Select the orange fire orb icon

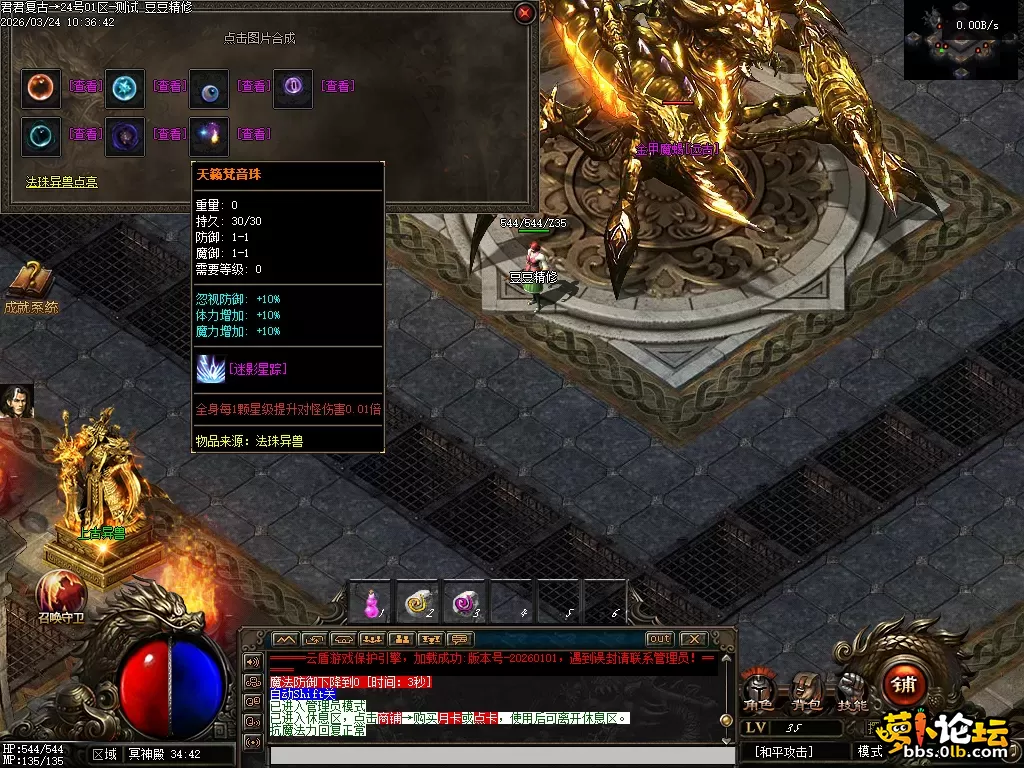point(41,87)
